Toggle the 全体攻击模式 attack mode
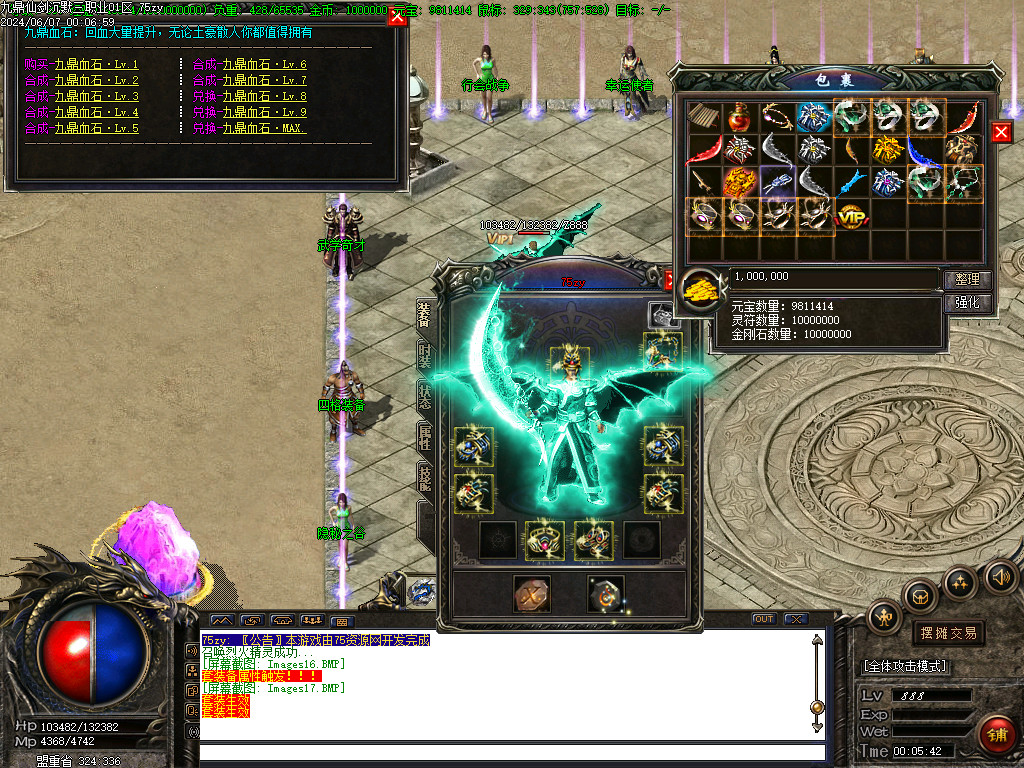Image resolution: width=1024 pixels, height=768 pixels. 906,666
